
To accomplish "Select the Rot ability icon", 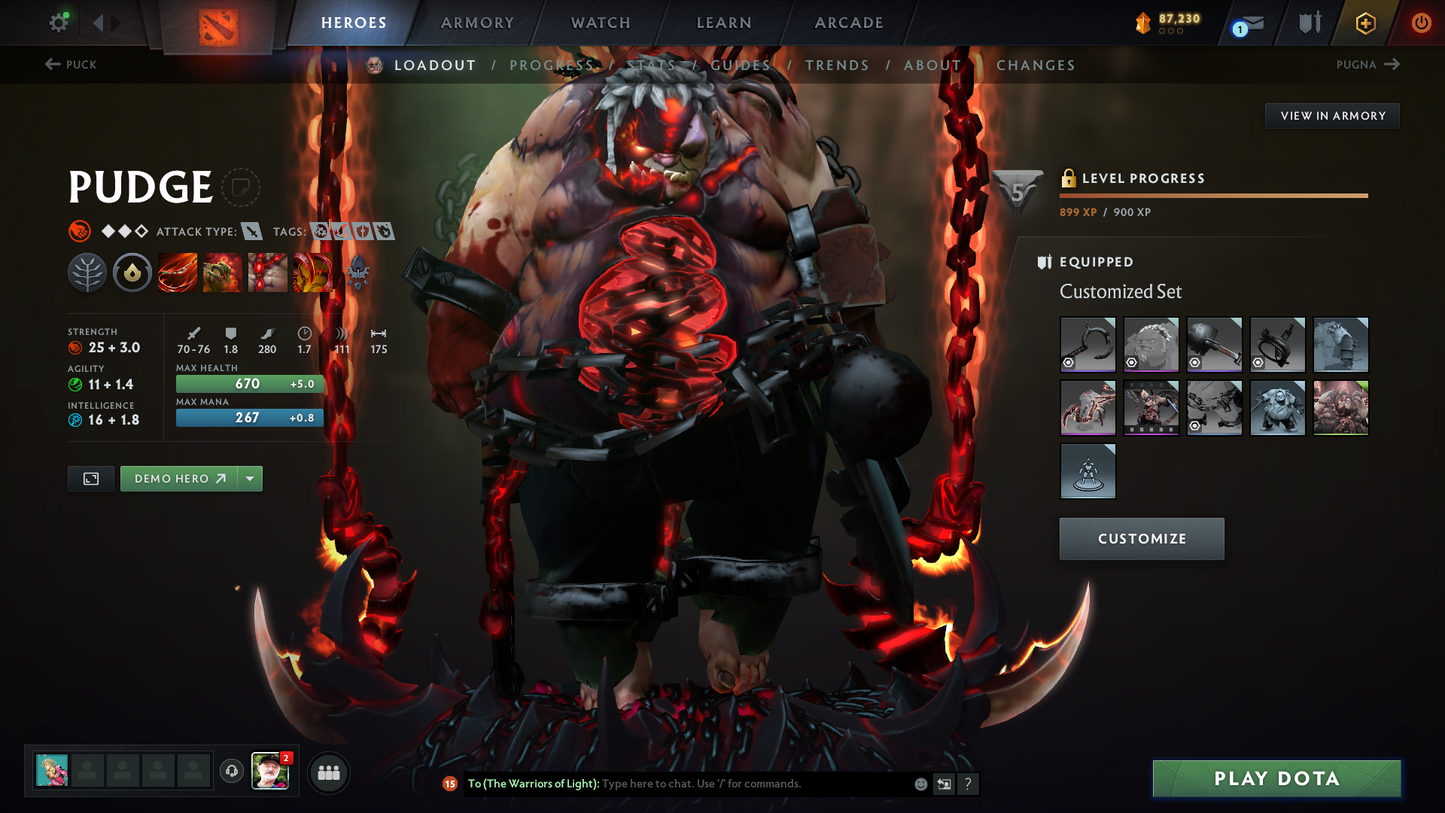I will pos(222,271).
